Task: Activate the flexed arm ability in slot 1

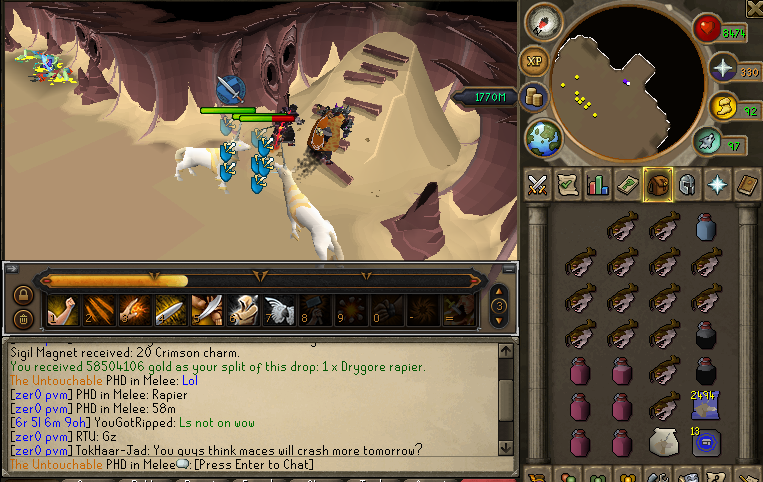Action: point(62,309)
